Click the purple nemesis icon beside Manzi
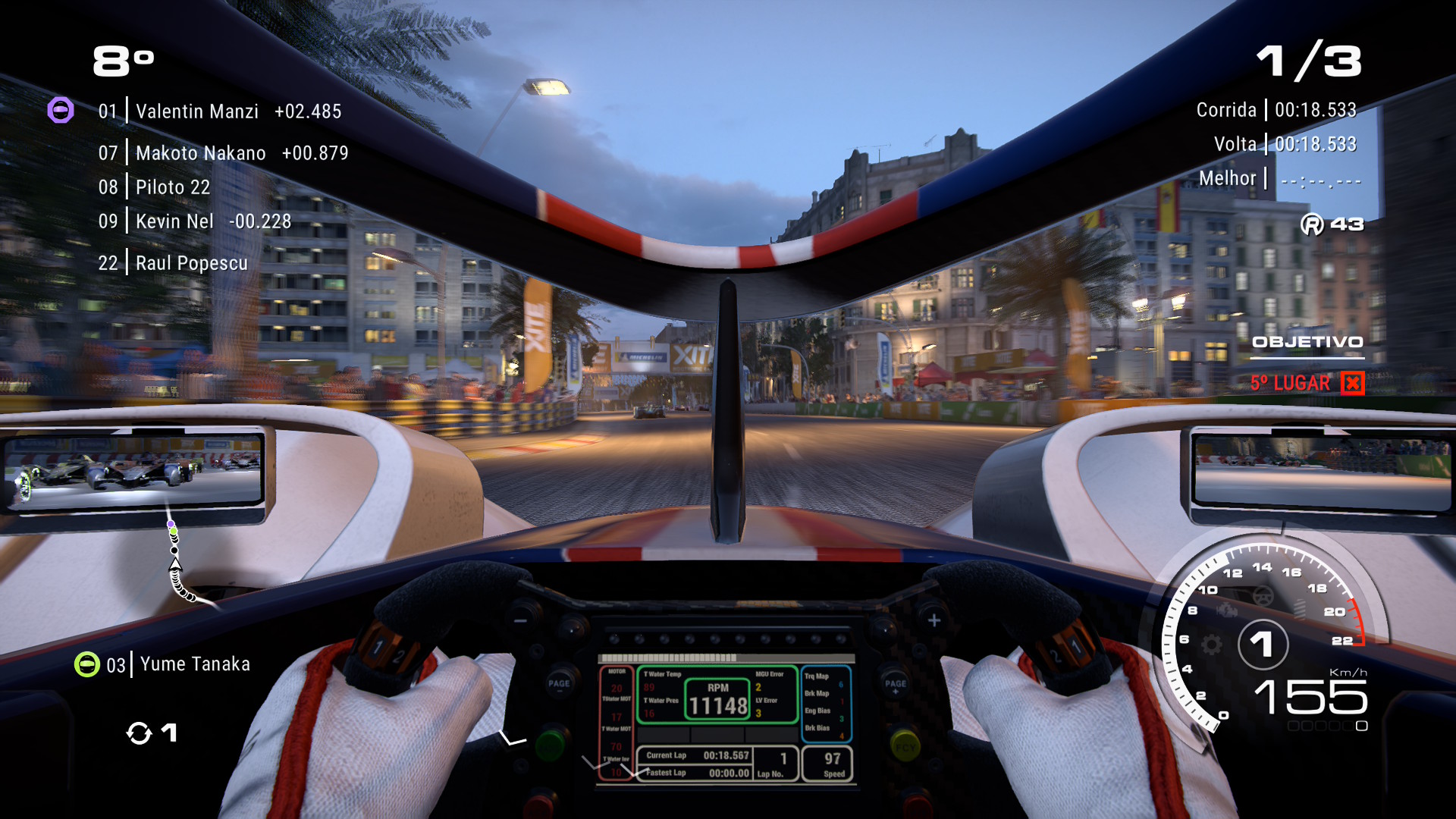The height and width of the screenshot is (819, 1456). 61,111
